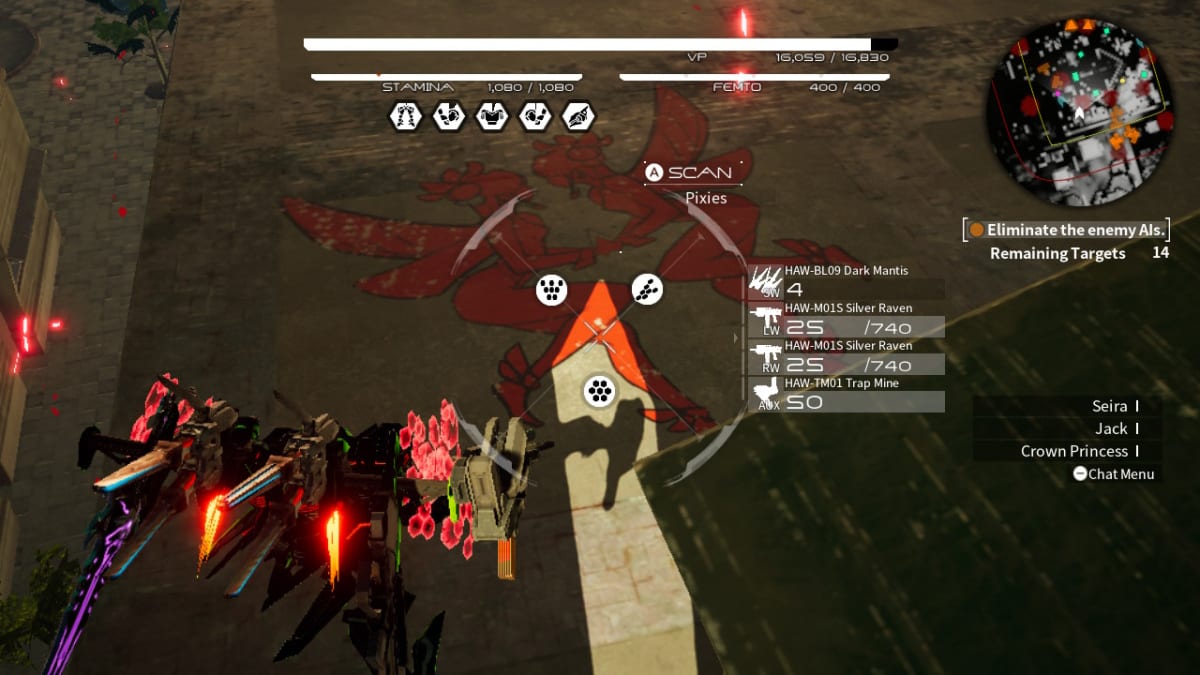Click the diagonal bullets ammo icon on reticle

click(647, 290)
